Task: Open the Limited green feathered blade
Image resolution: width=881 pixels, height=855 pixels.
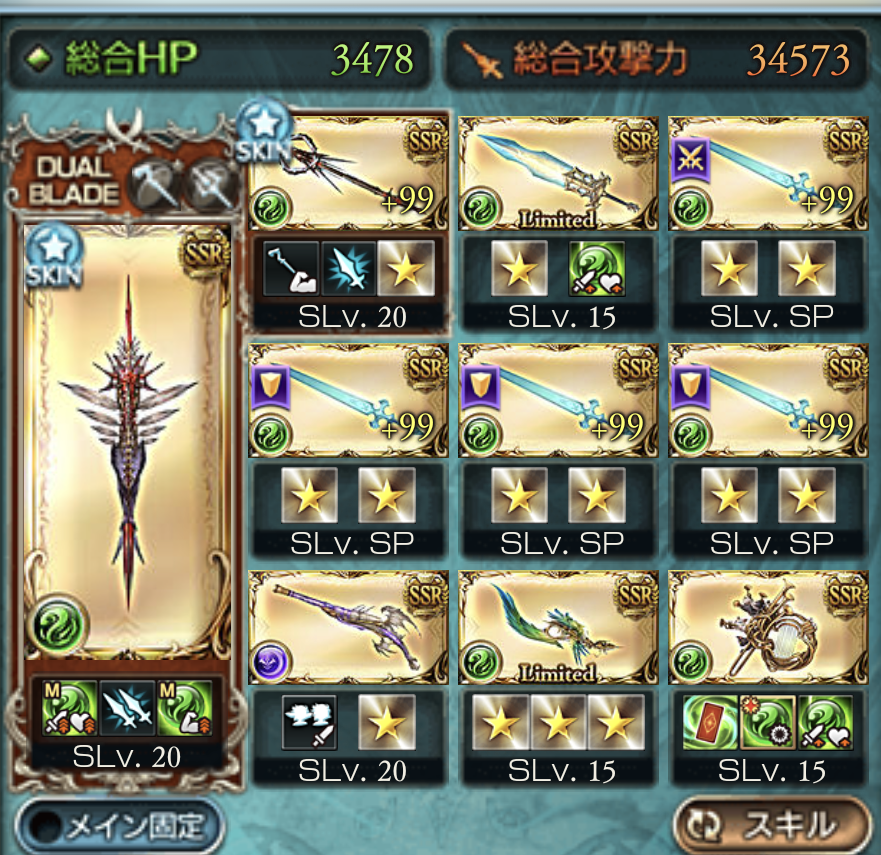Action: 558,627
